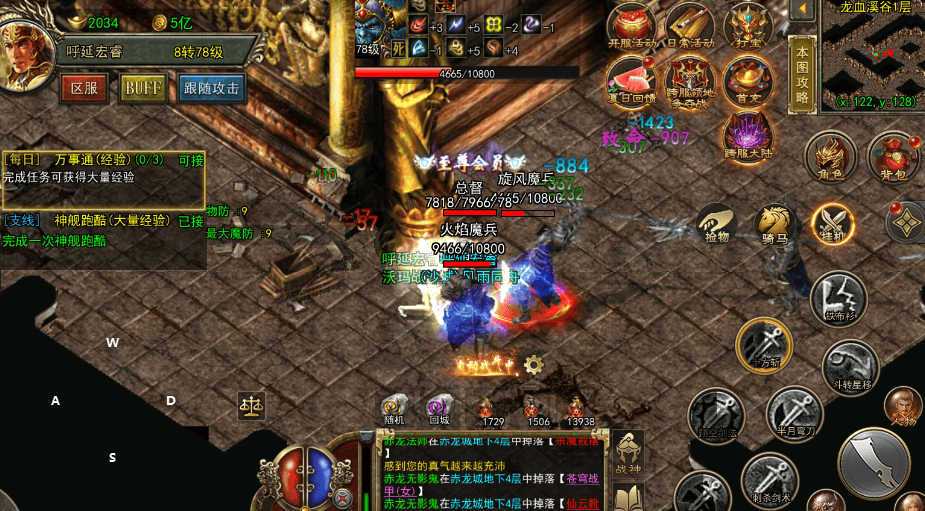Screen dimensions: 925x511
Task: Open the 夏日回馈 watermelon event
Action: tap(632, 80)
